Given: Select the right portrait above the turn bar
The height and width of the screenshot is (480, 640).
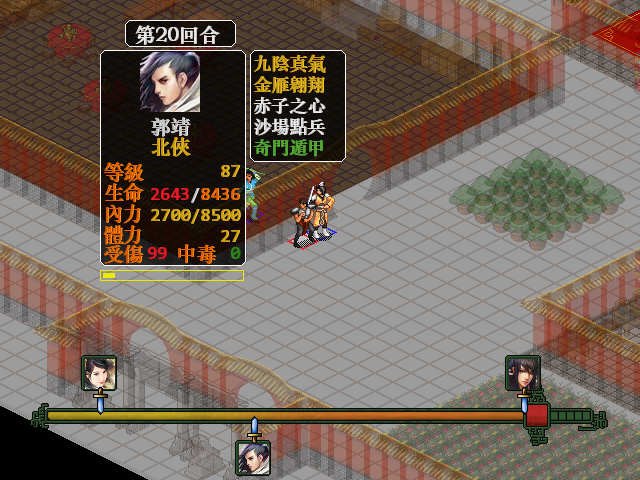Looking at the screenshot, I should click(523, 373).
